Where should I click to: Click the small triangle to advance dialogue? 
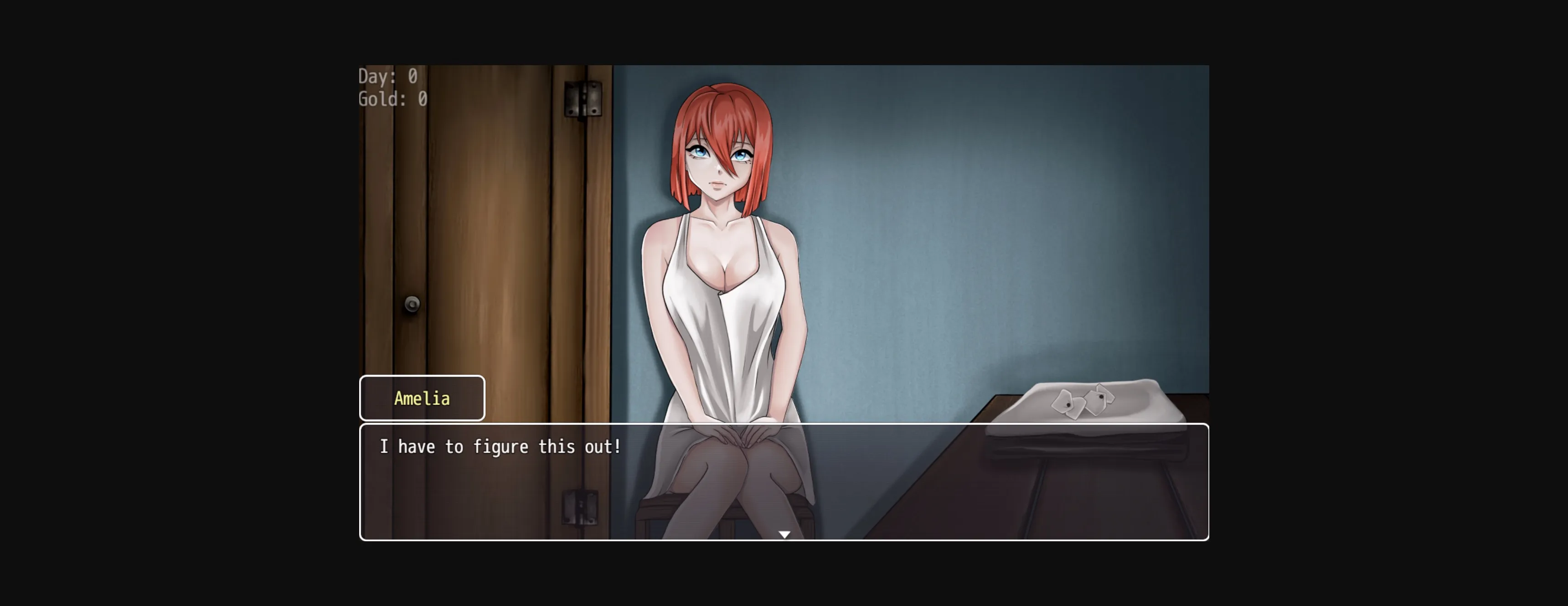click(x=784, y=533)
